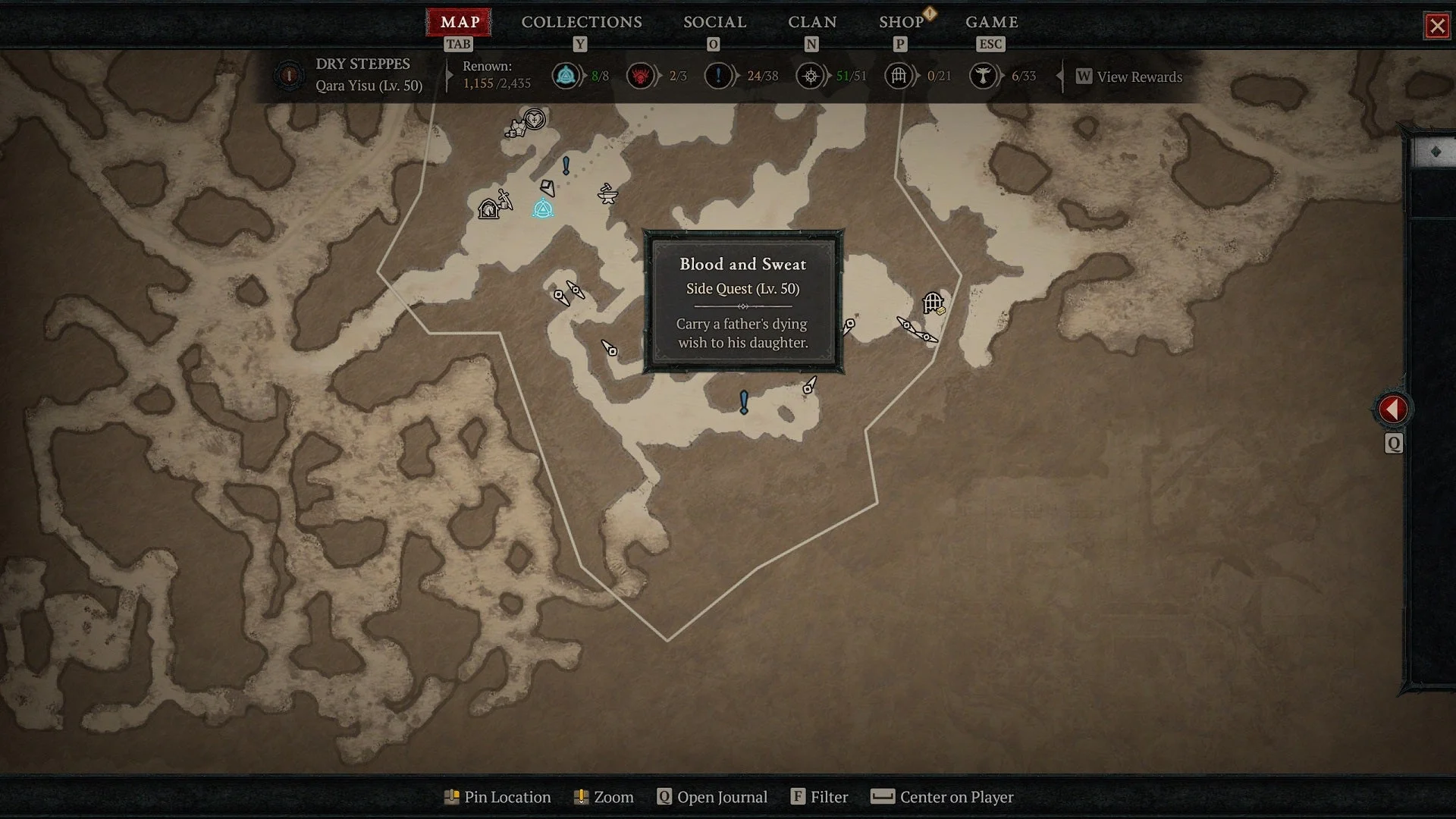The image size is (1456, 819).
Task: Close the map with the red X
Action: (x=1436, y=27)
